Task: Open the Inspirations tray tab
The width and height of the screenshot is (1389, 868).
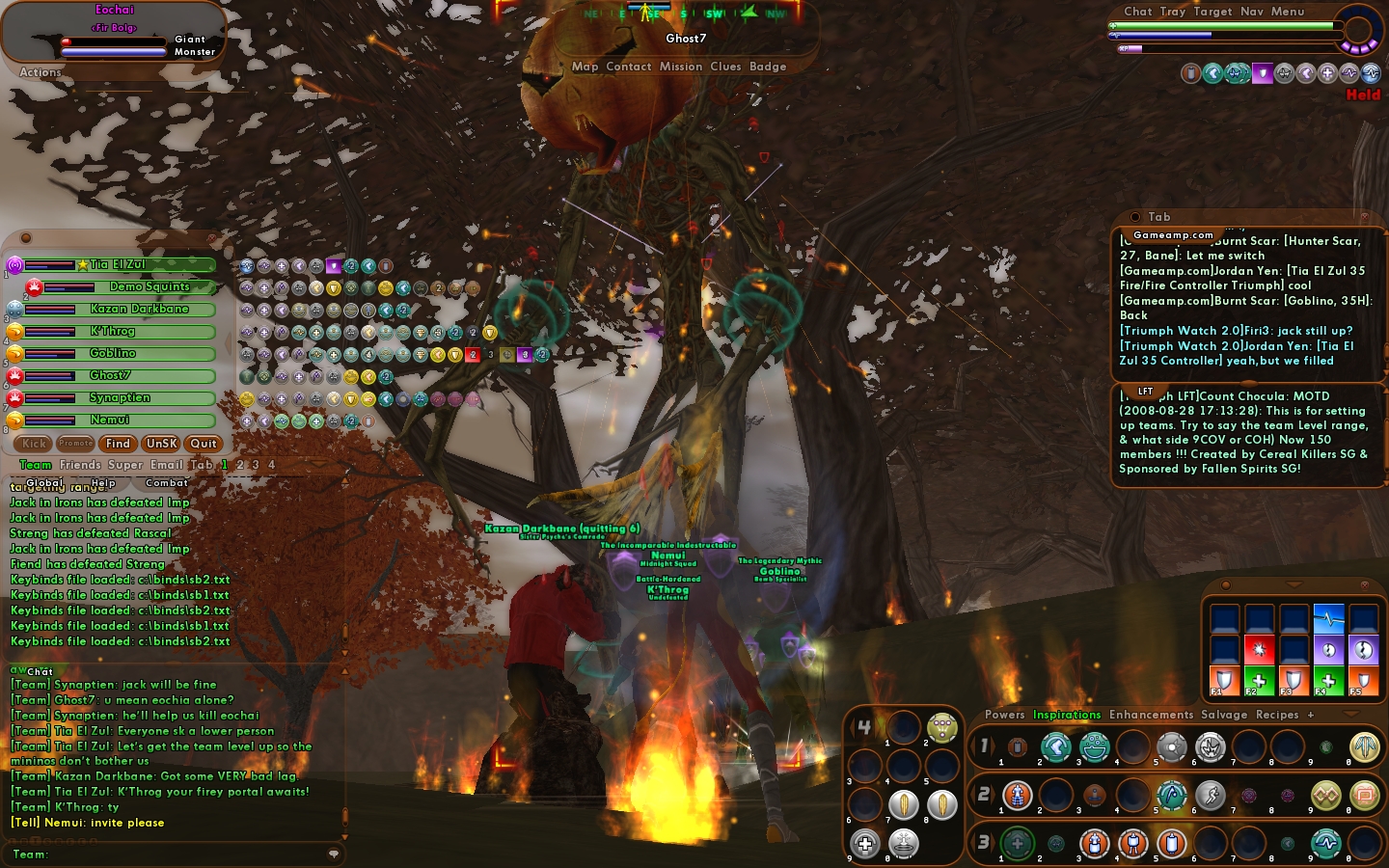Action: point(1066,715)
